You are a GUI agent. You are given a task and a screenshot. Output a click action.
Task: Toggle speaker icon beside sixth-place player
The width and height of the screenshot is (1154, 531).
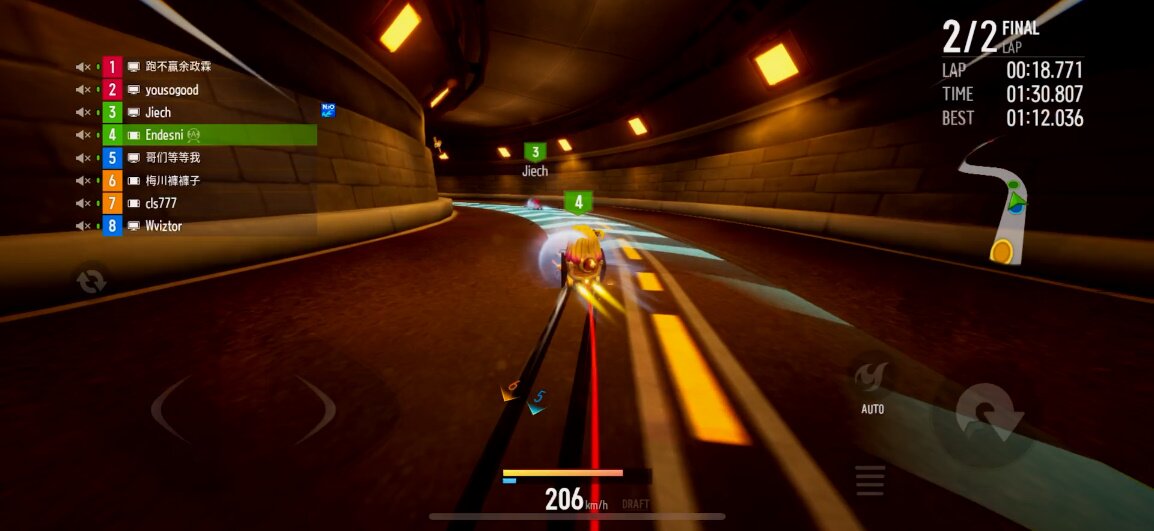click(x=83, y=181)
